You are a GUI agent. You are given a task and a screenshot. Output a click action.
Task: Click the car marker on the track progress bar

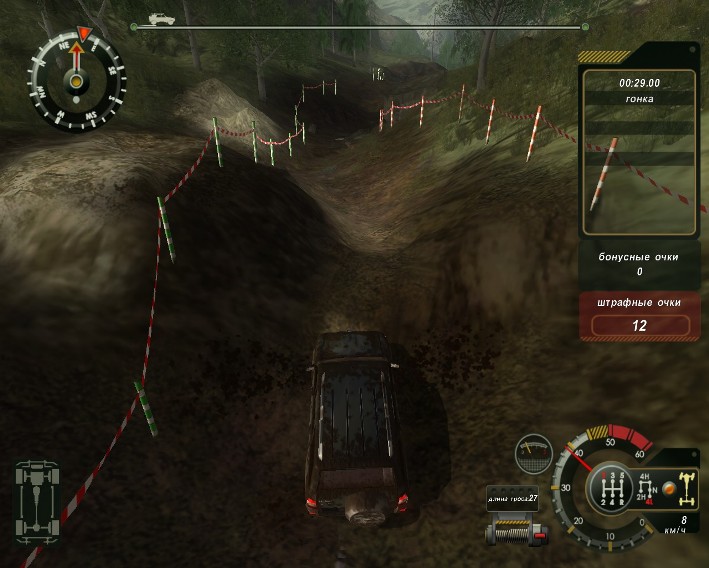coord(157,18)
